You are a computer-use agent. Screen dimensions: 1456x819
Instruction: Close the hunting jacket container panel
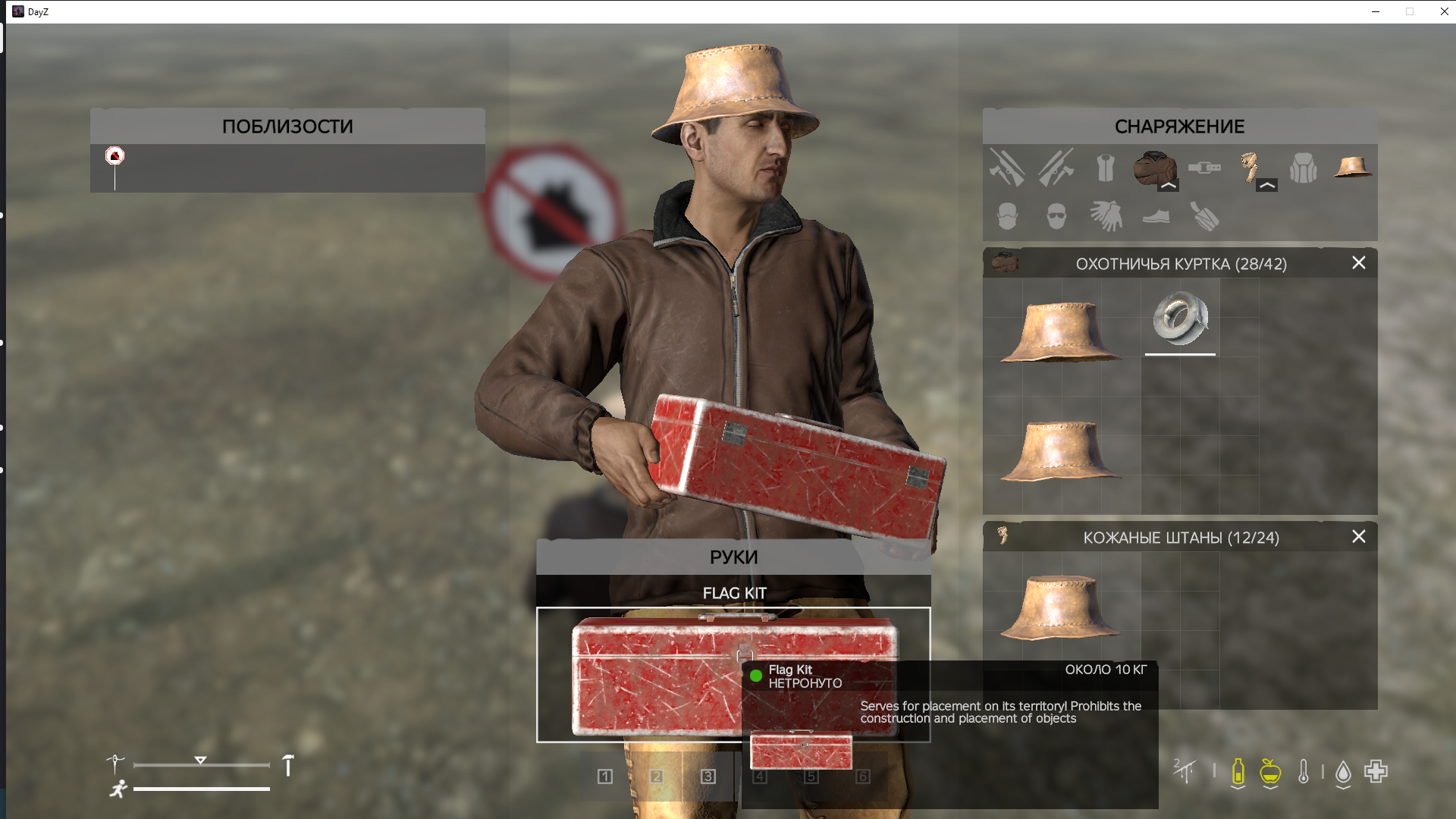[1358, 263]
